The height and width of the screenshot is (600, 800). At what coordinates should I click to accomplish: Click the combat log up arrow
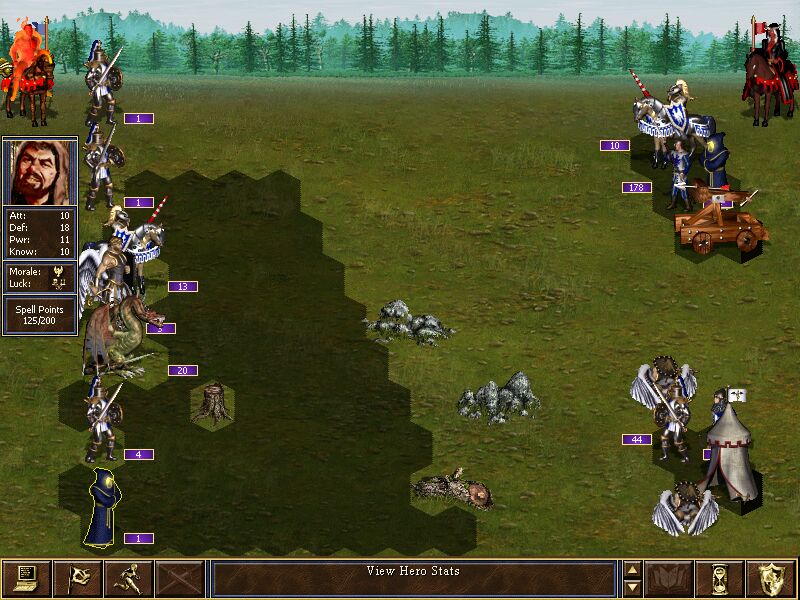pos(632,571)
